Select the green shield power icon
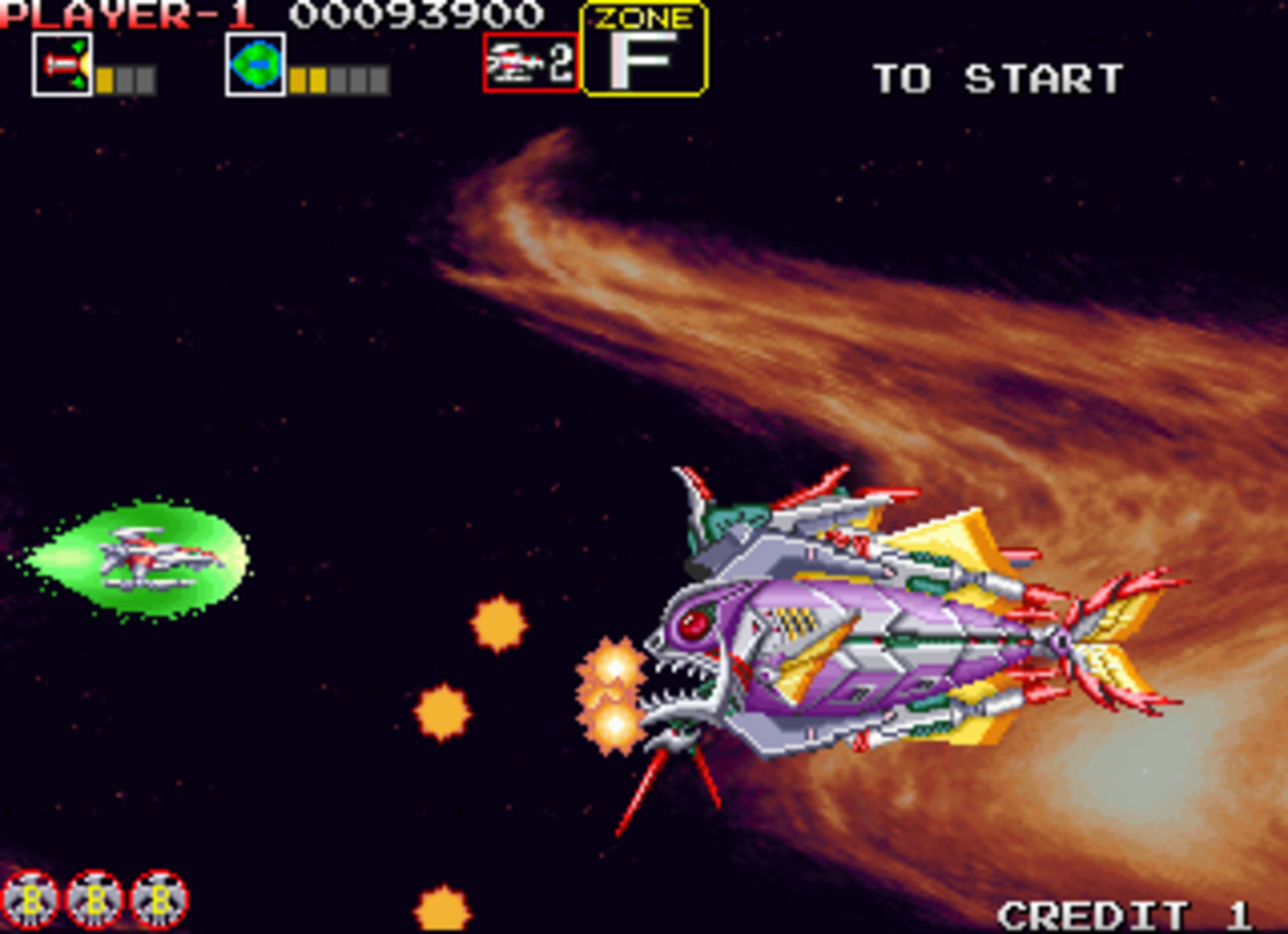Image resolution: width=1288 pixels, height=934 pixels. [x=255, y=65]
